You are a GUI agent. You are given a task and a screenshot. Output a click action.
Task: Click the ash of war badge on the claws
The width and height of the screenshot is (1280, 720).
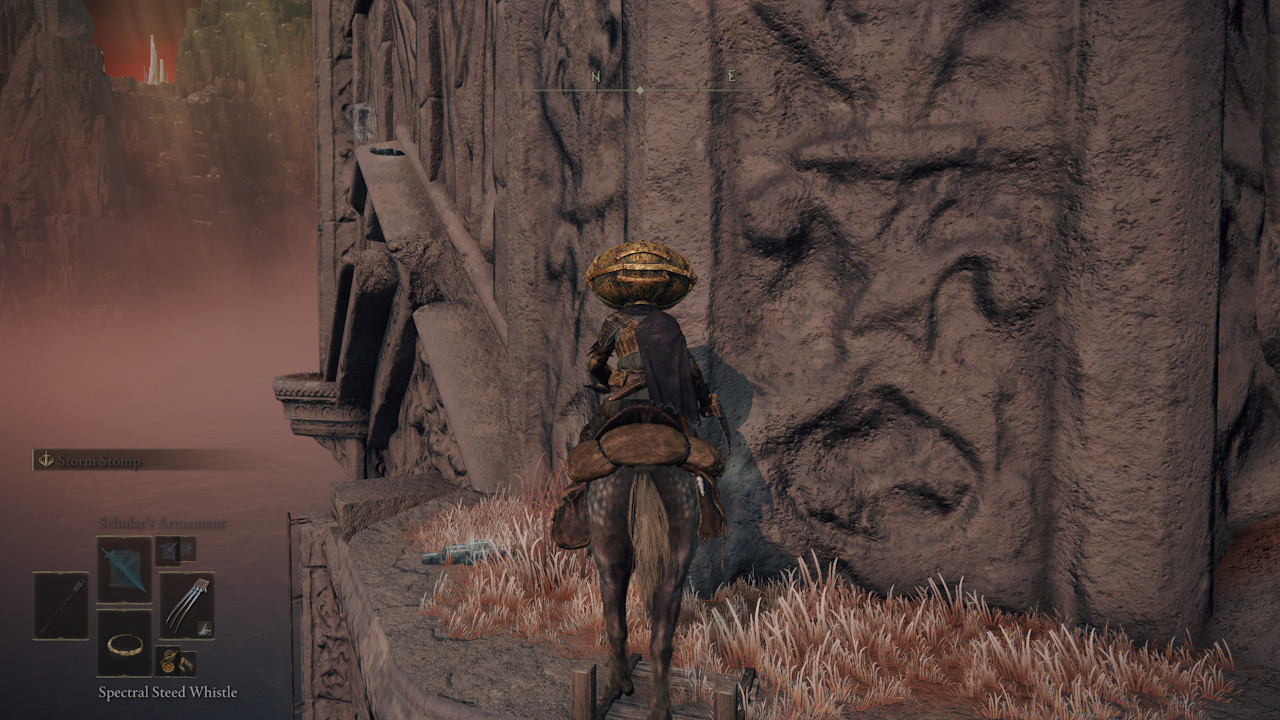tap(204, 627)
